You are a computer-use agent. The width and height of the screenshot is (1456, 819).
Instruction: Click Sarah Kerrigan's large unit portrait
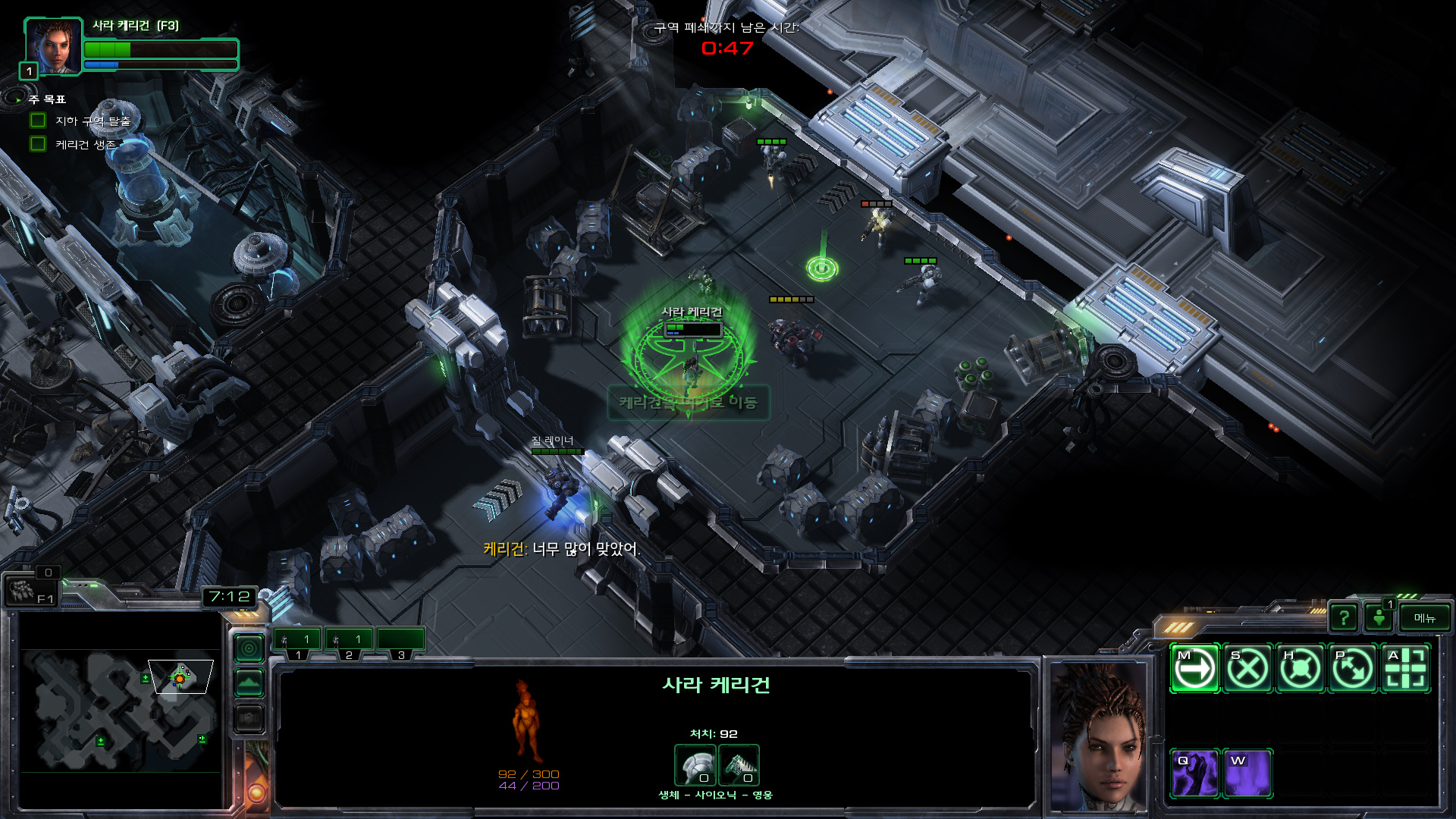[1099, 736]
